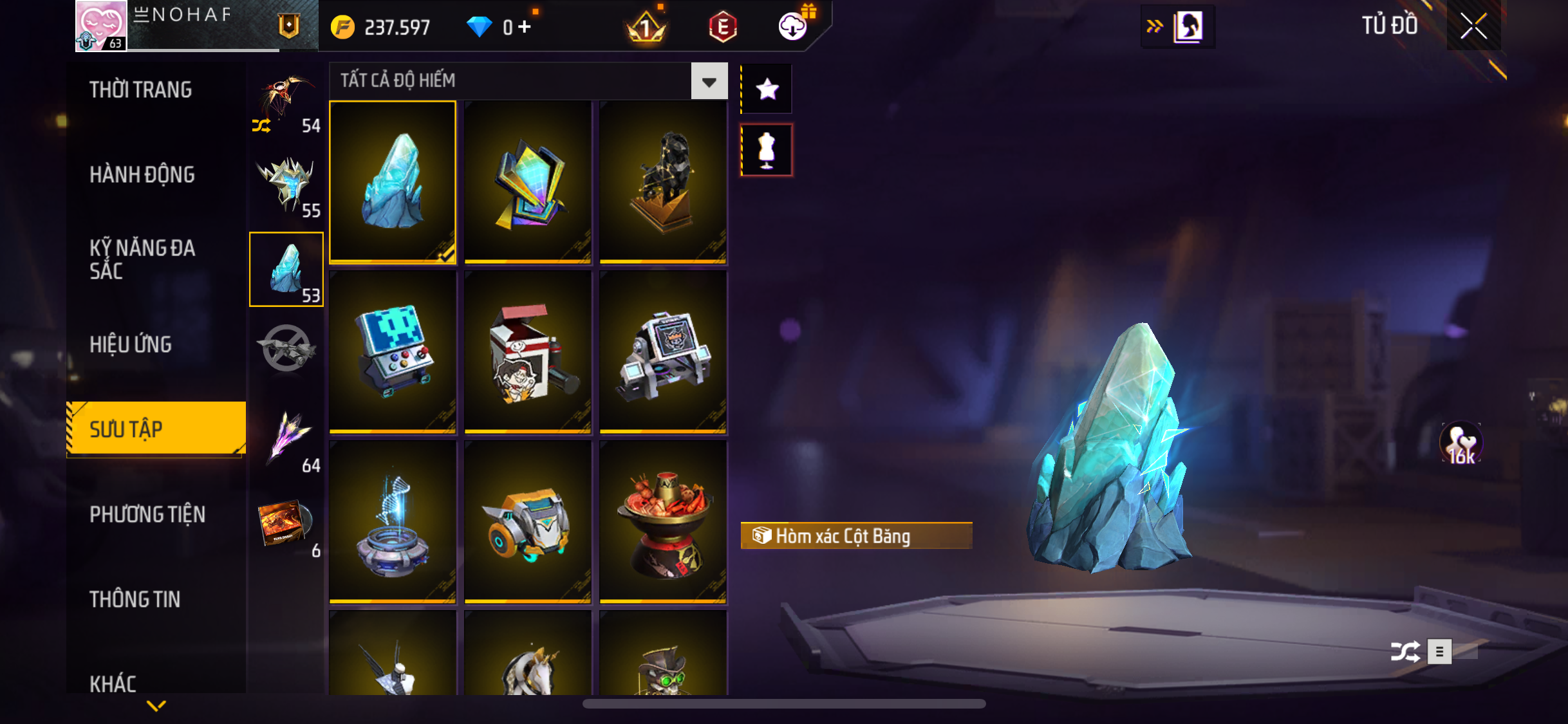Screen dimensions: 1568x724
Task: Open the Phương Tiện category
Action: pyautogui.click(x=147, y=514)
